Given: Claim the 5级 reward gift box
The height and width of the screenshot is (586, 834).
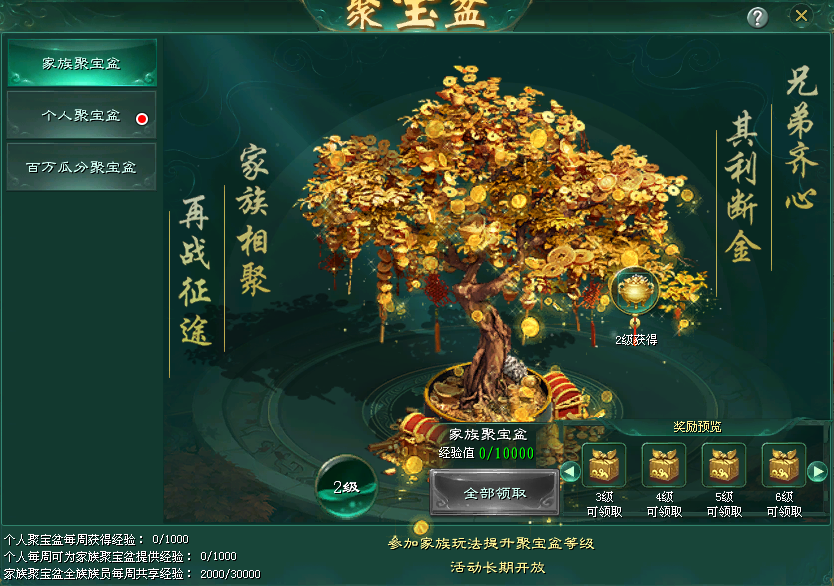Looking at the screenshot, I should 724,465.
